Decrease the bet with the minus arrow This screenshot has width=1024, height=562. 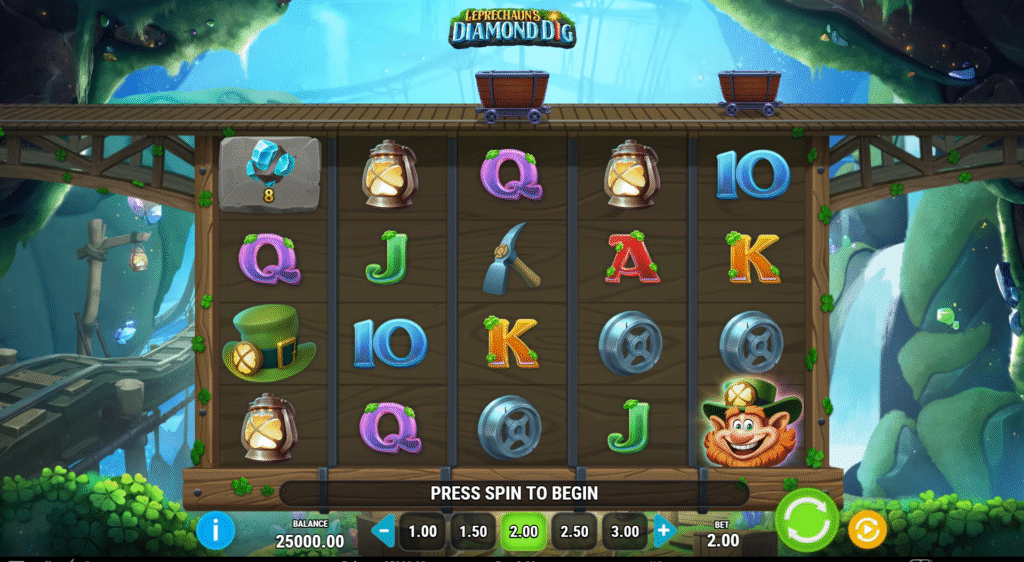tap(383, 531)
